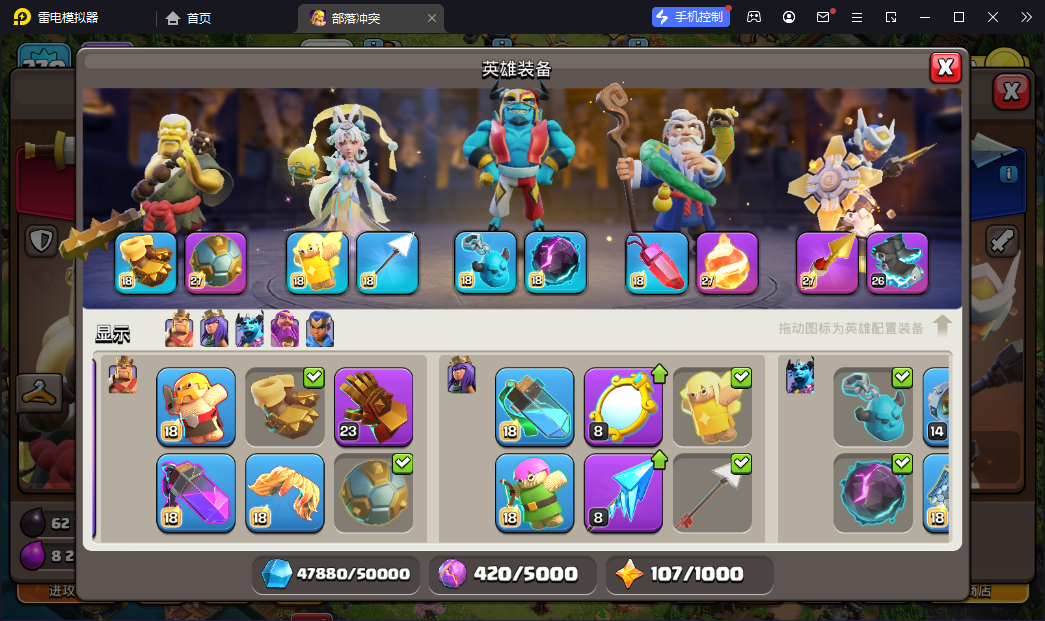The width and height of the screenshot is (1045, 621).
Task: Choose the level 23 Giant Gauntlet
Action: pyautogui.click(x=373, y=406)
